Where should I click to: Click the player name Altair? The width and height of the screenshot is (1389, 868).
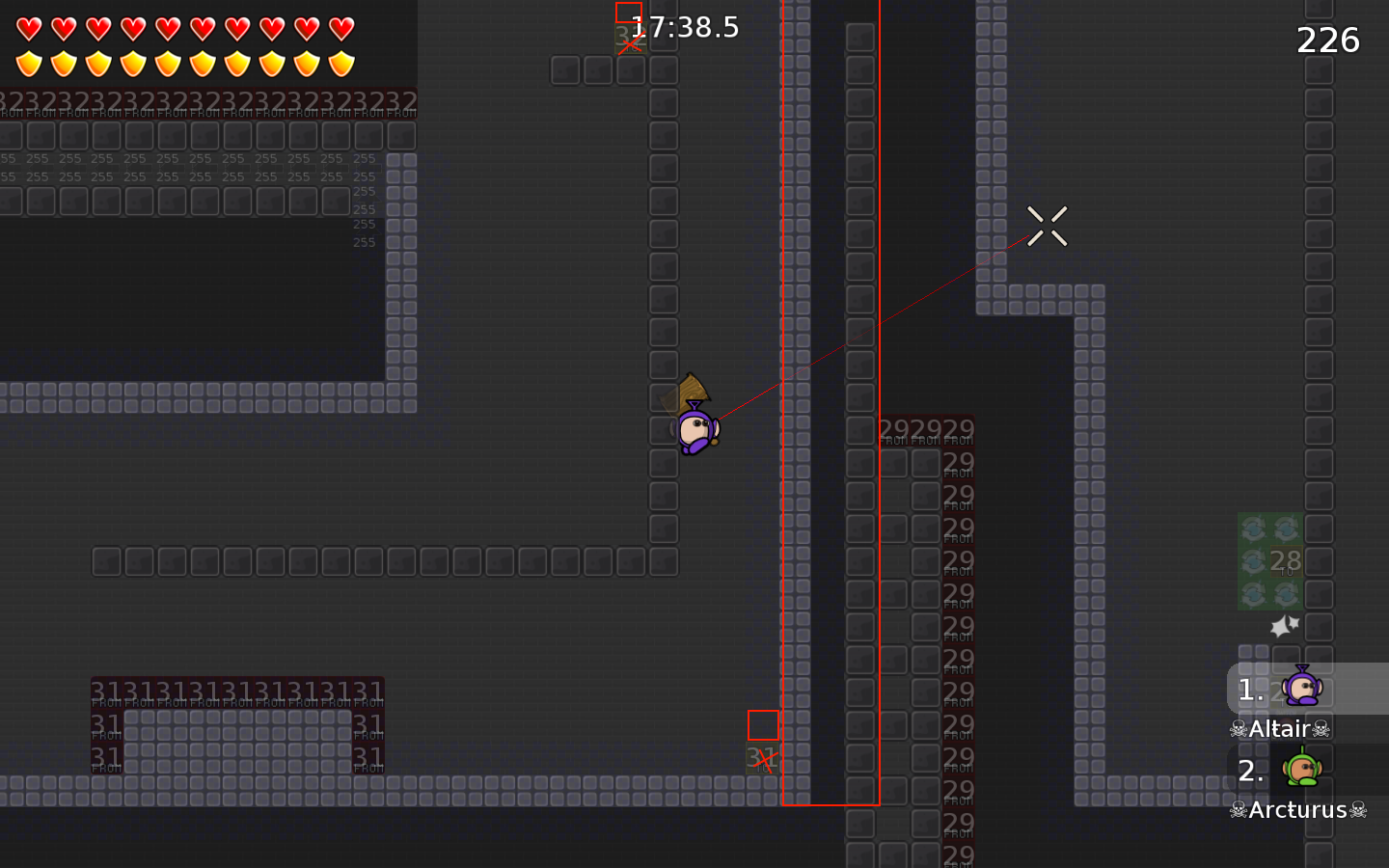pyautogui.click(x=1280, y=729)
